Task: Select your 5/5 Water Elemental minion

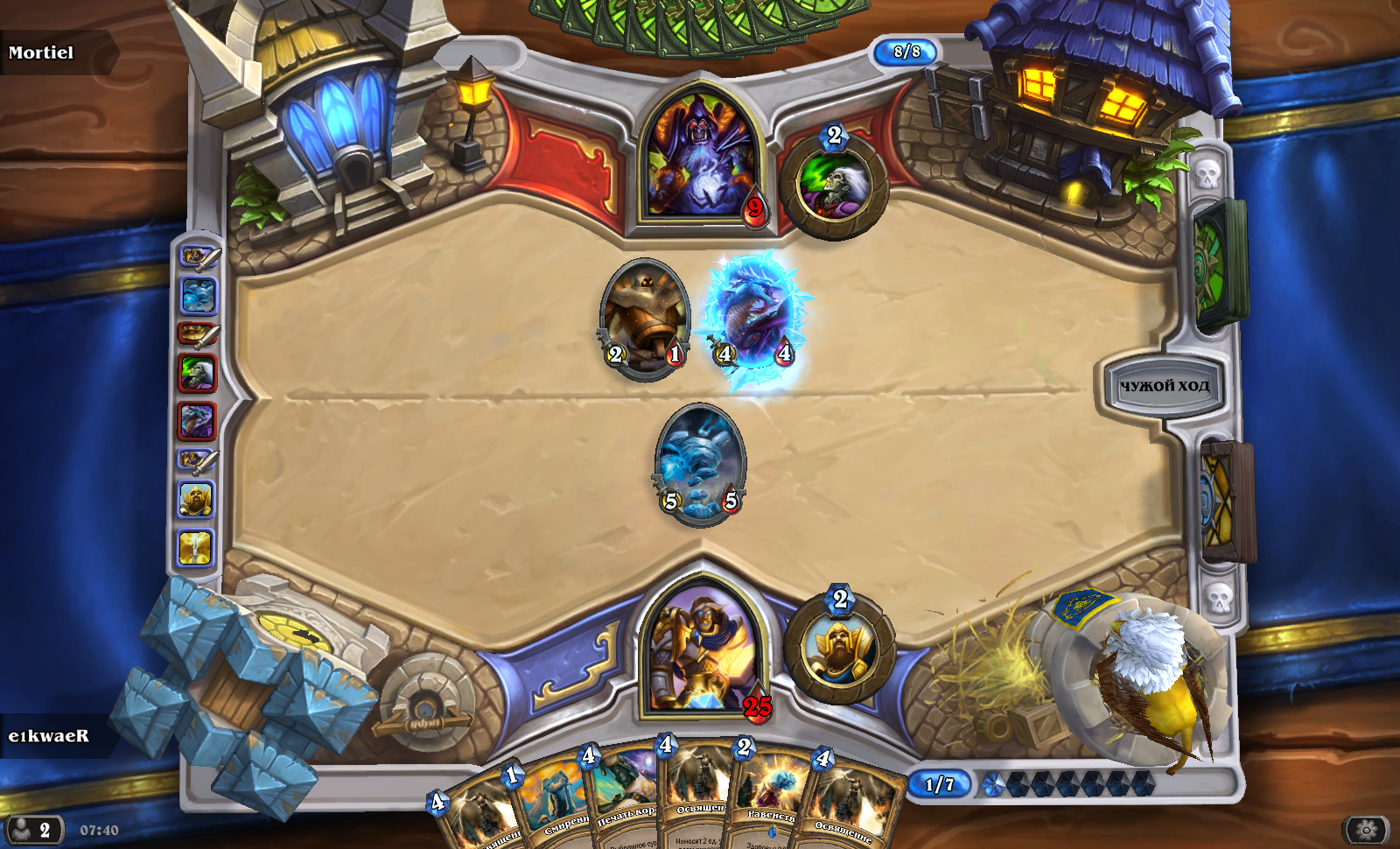Action: click(700, 464)
